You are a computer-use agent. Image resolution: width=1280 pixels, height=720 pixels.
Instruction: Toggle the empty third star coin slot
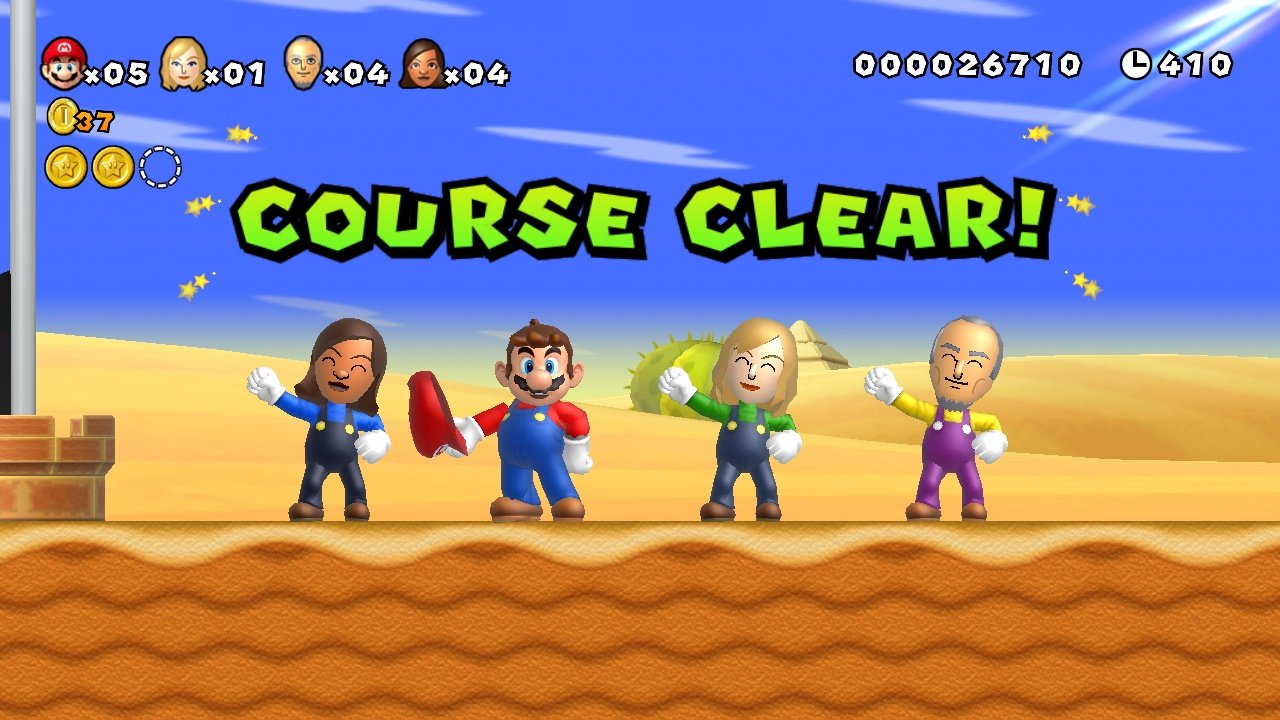point(160,167)
